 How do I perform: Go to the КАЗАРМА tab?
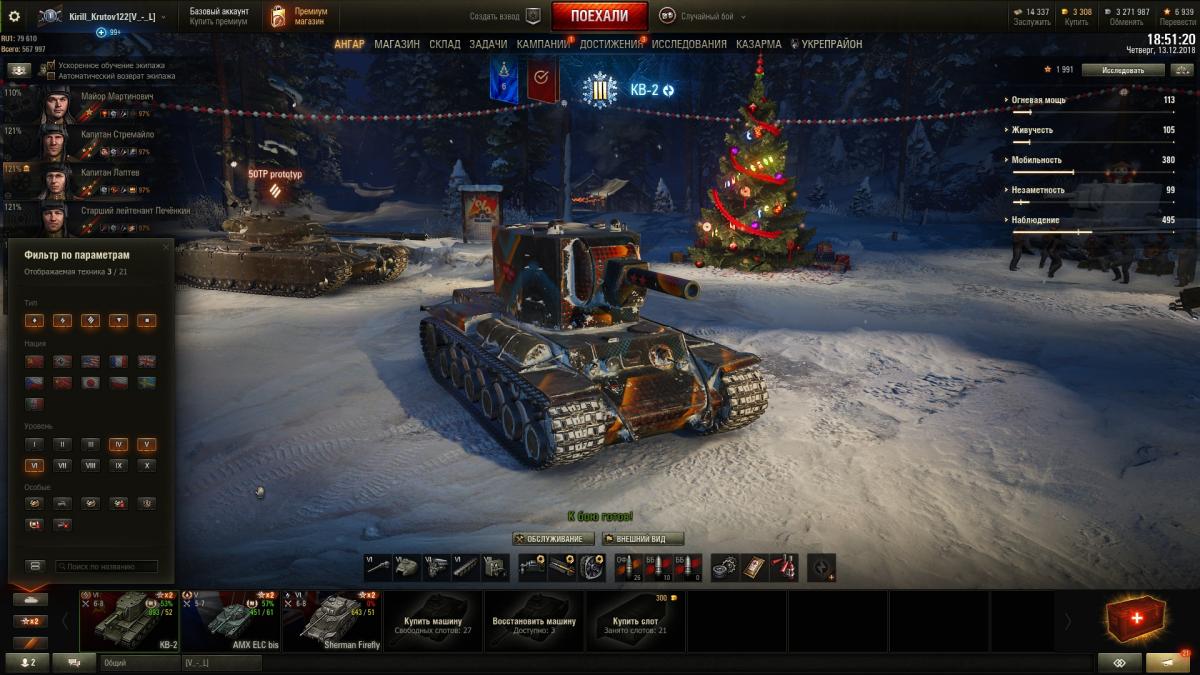759,44
